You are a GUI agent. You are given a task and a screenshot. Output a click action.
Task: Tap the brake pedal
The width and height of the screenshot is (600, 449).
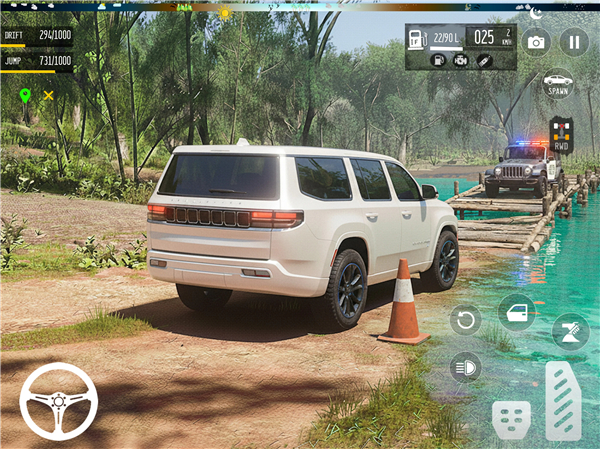click(x=511, y=419)
